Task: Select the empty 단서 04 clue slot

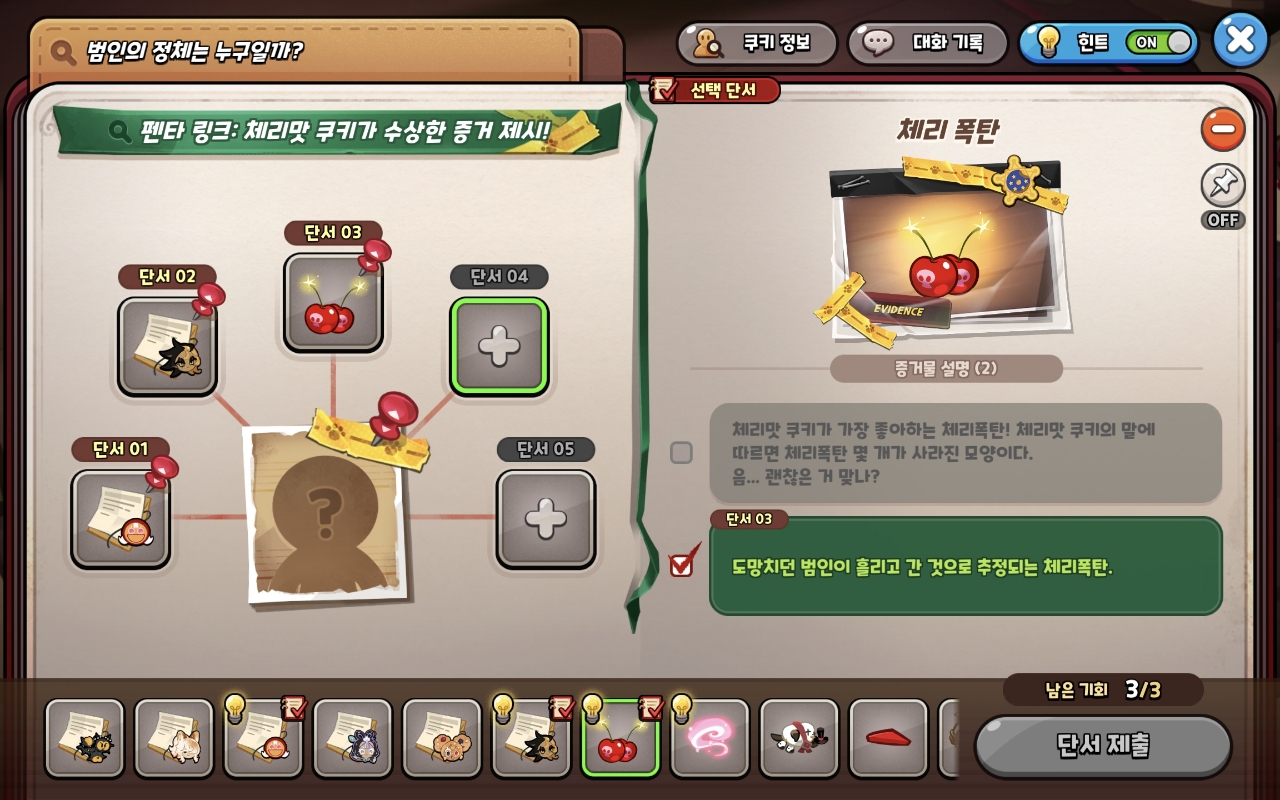Action: click(499, 346)
